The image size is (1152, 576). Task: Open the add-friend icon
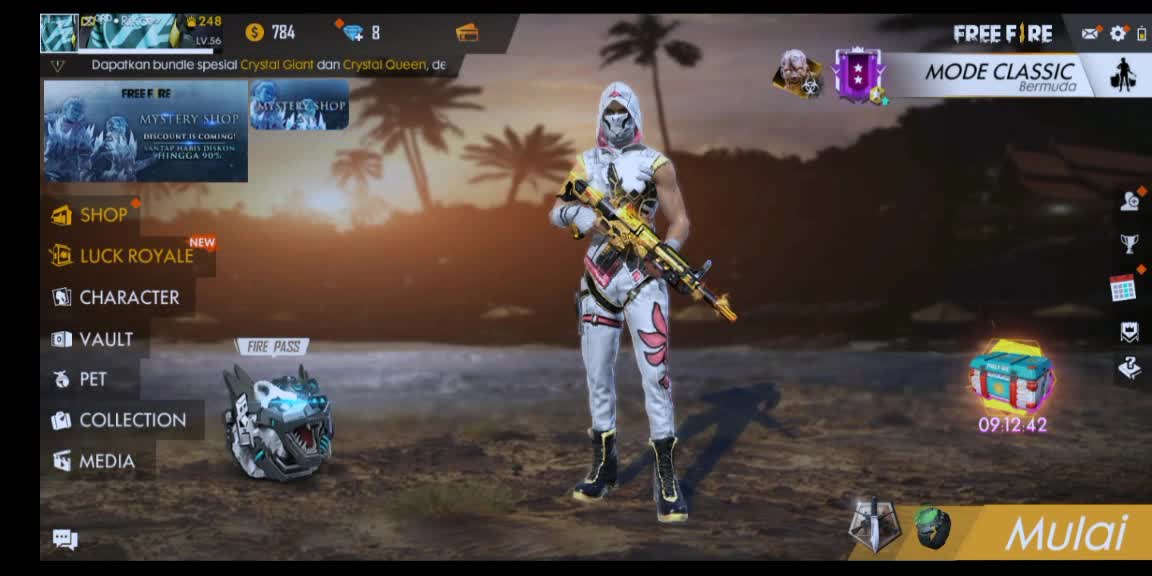[x=1129, y=201]
